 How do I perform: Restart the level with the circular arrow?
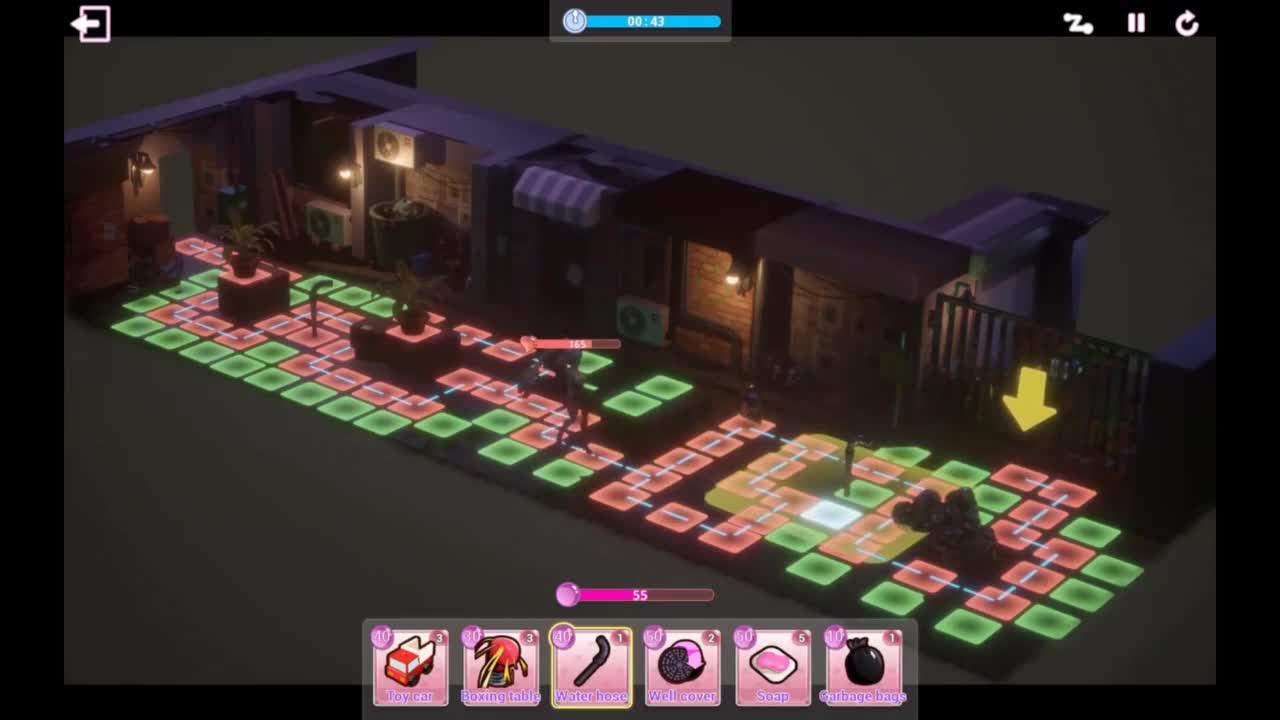(x=1187, y=24)
